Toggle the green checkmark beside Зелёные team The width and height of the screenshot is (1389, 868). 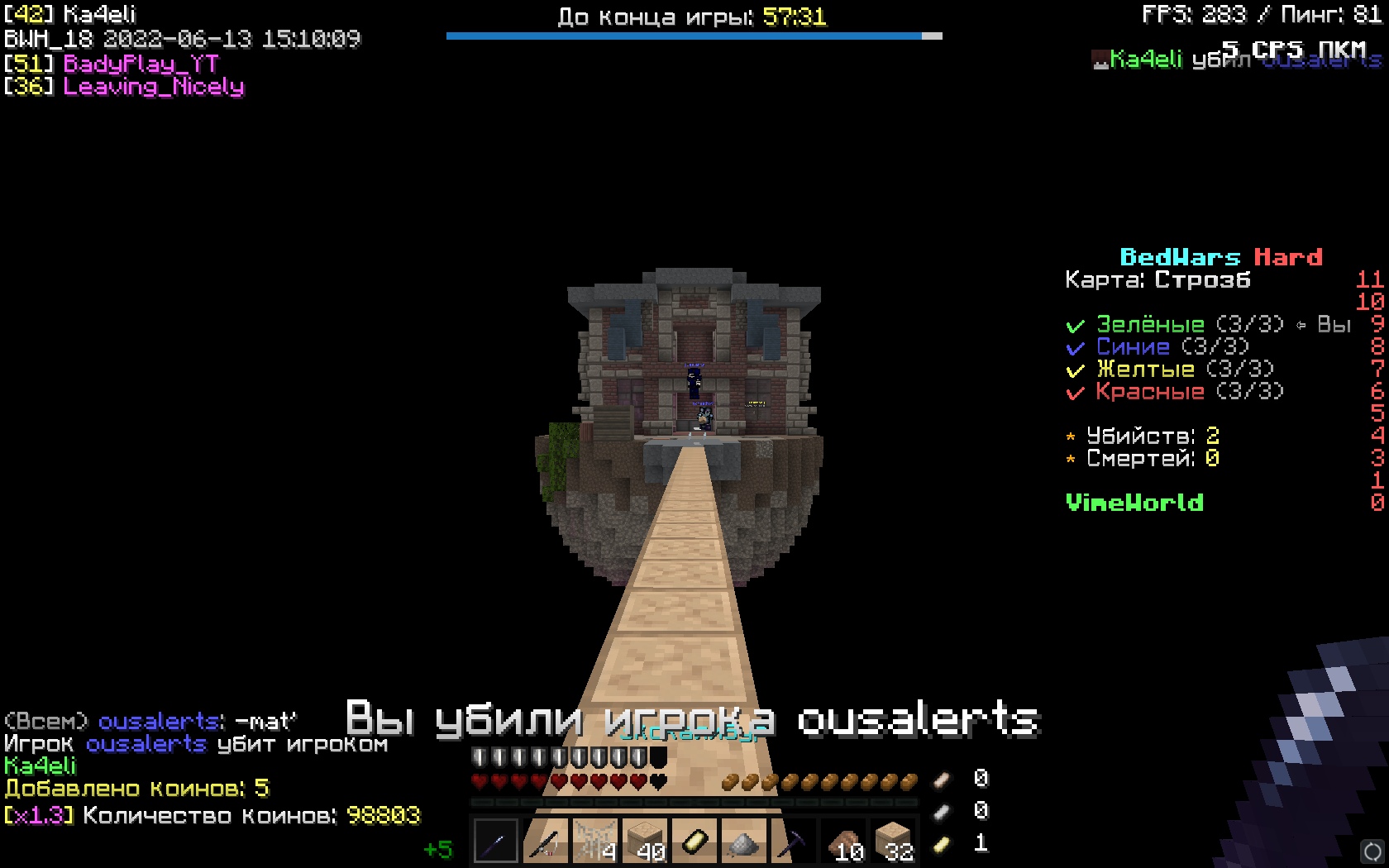[x=1076, y=324]
